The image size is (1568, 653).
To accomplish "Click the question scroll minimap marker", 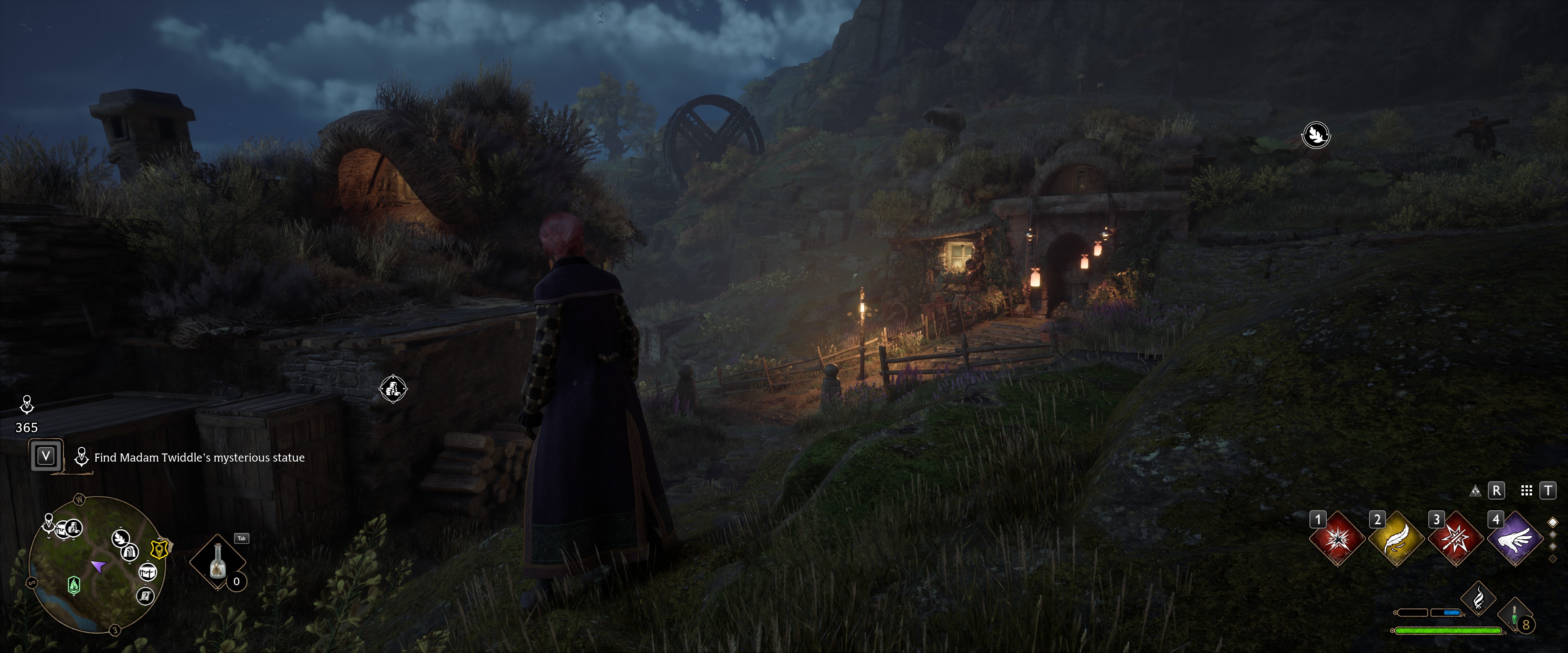I will click(x=145, y=596).
